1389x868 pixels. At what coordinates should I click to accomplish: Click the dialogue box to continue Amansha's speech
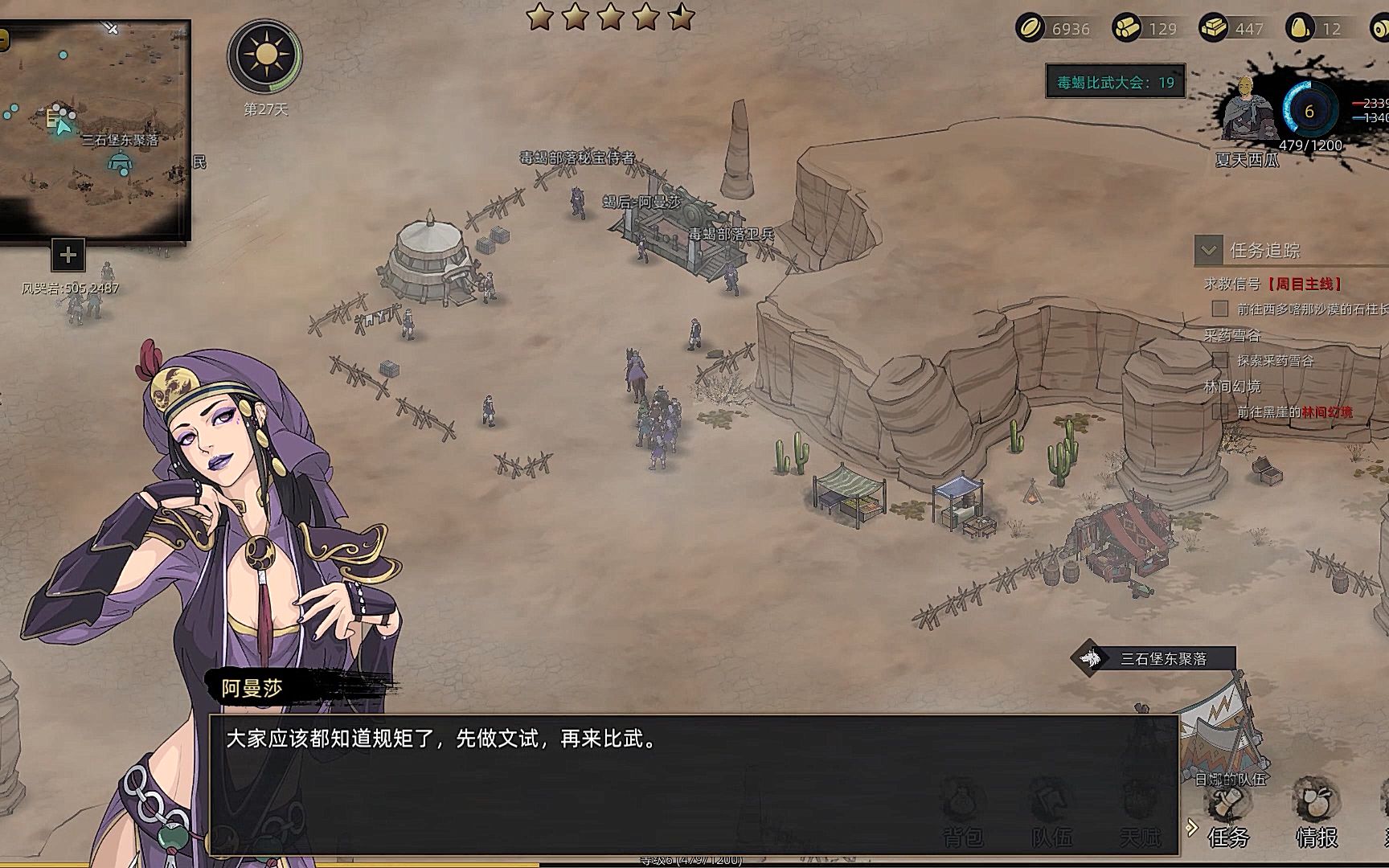(693, 784)
